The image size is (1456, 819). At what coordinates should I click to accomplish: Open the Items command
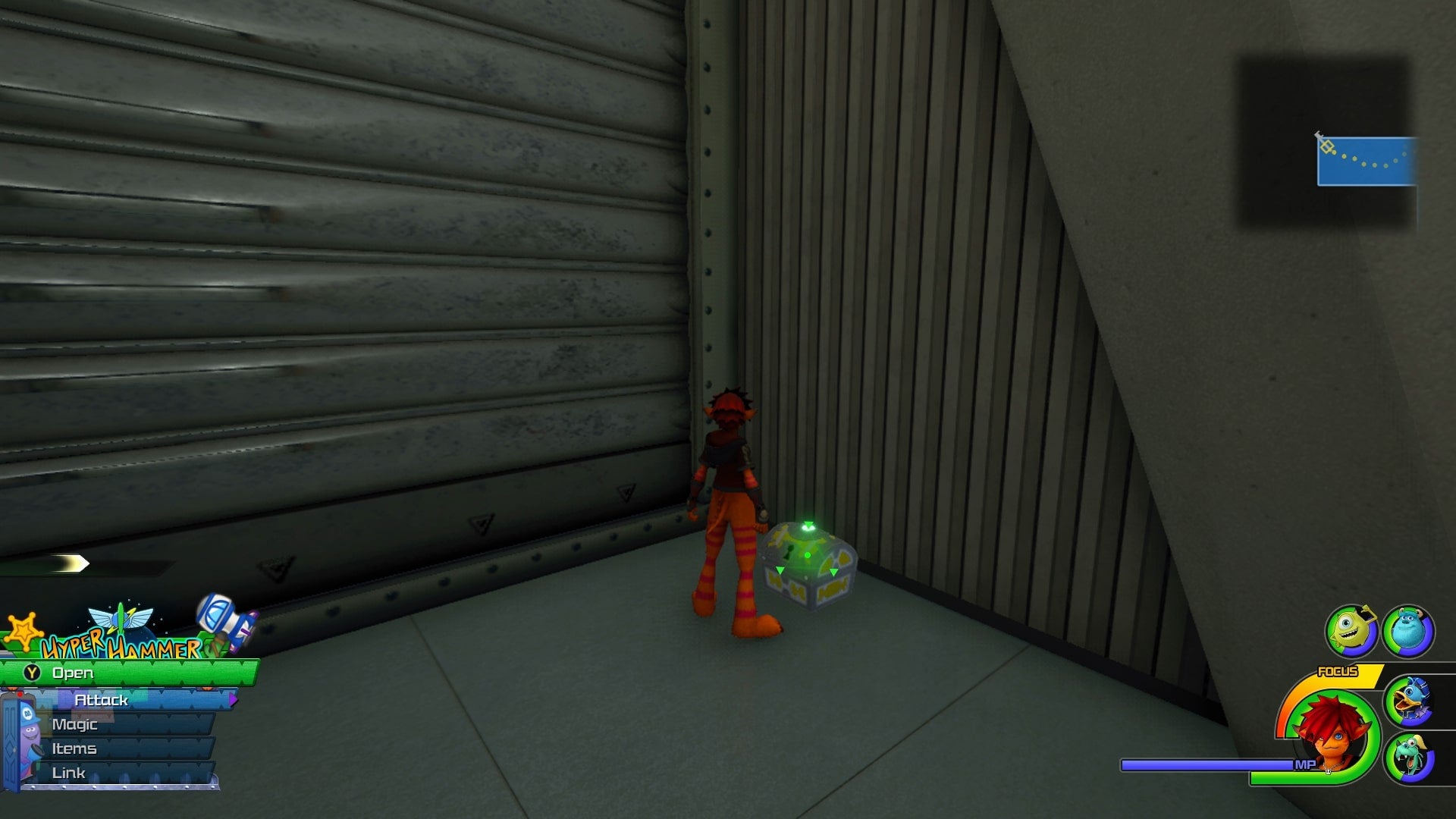[74, 748]
